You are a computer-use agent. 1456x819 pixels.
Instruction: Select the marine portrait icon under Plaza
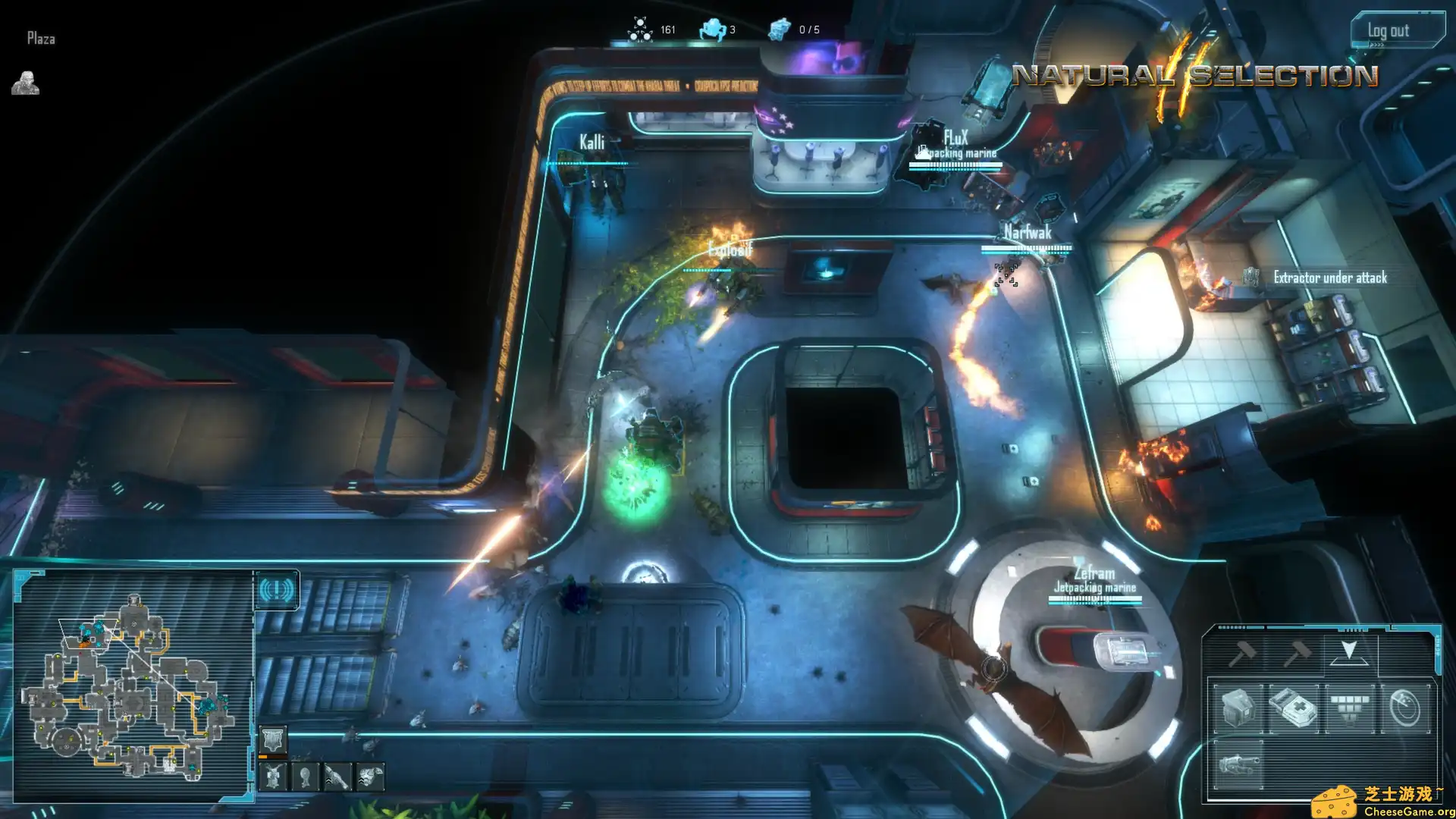tap(25, 83)
